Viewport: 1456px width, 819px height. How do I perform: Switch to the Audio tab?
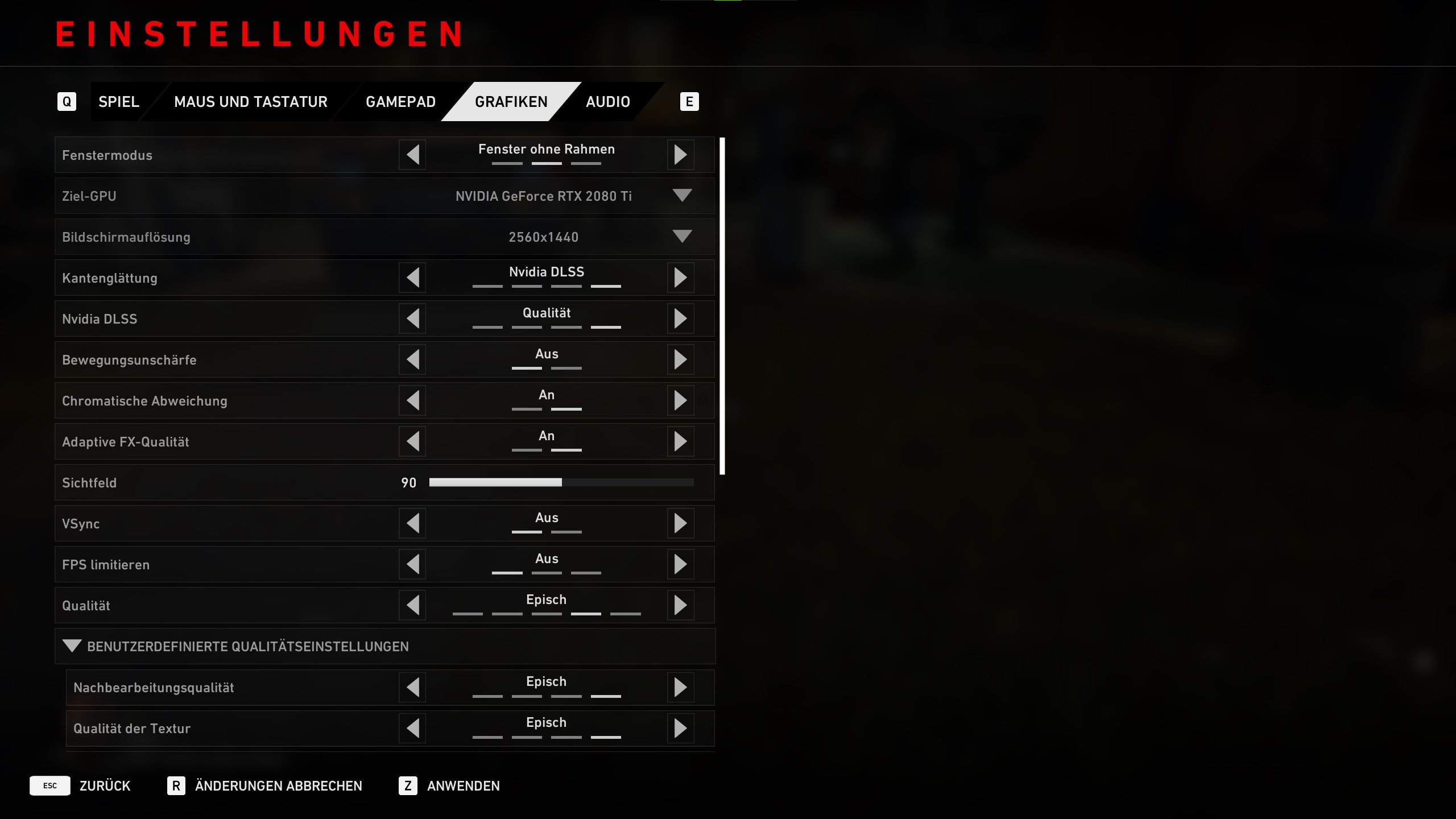tap(607, 102)
